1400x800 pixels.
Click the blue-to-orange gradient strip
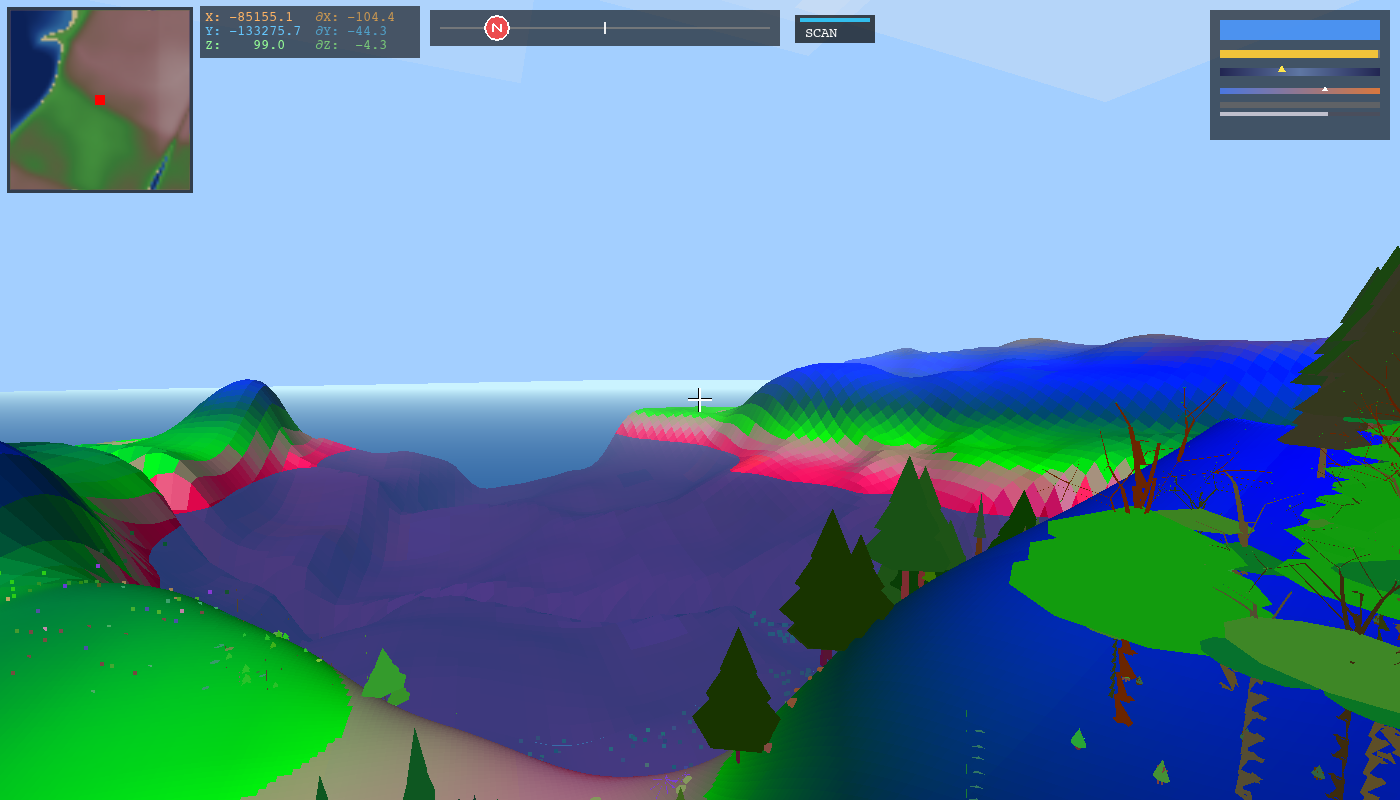click(1298, 91)
